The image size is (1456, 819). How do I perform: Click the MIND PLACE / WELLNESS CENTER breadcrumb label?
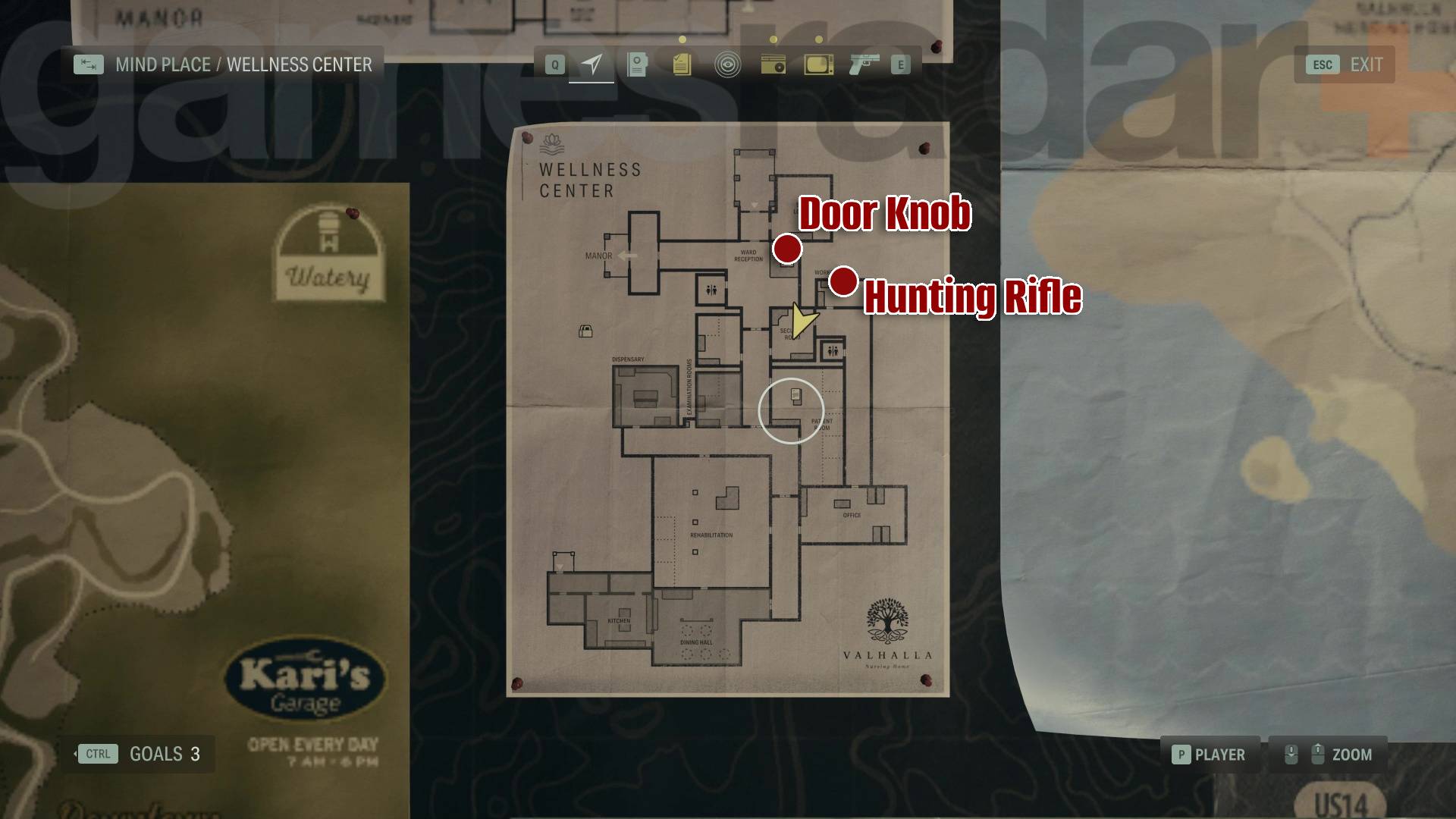pyautogui.click(x=243, y=64)
